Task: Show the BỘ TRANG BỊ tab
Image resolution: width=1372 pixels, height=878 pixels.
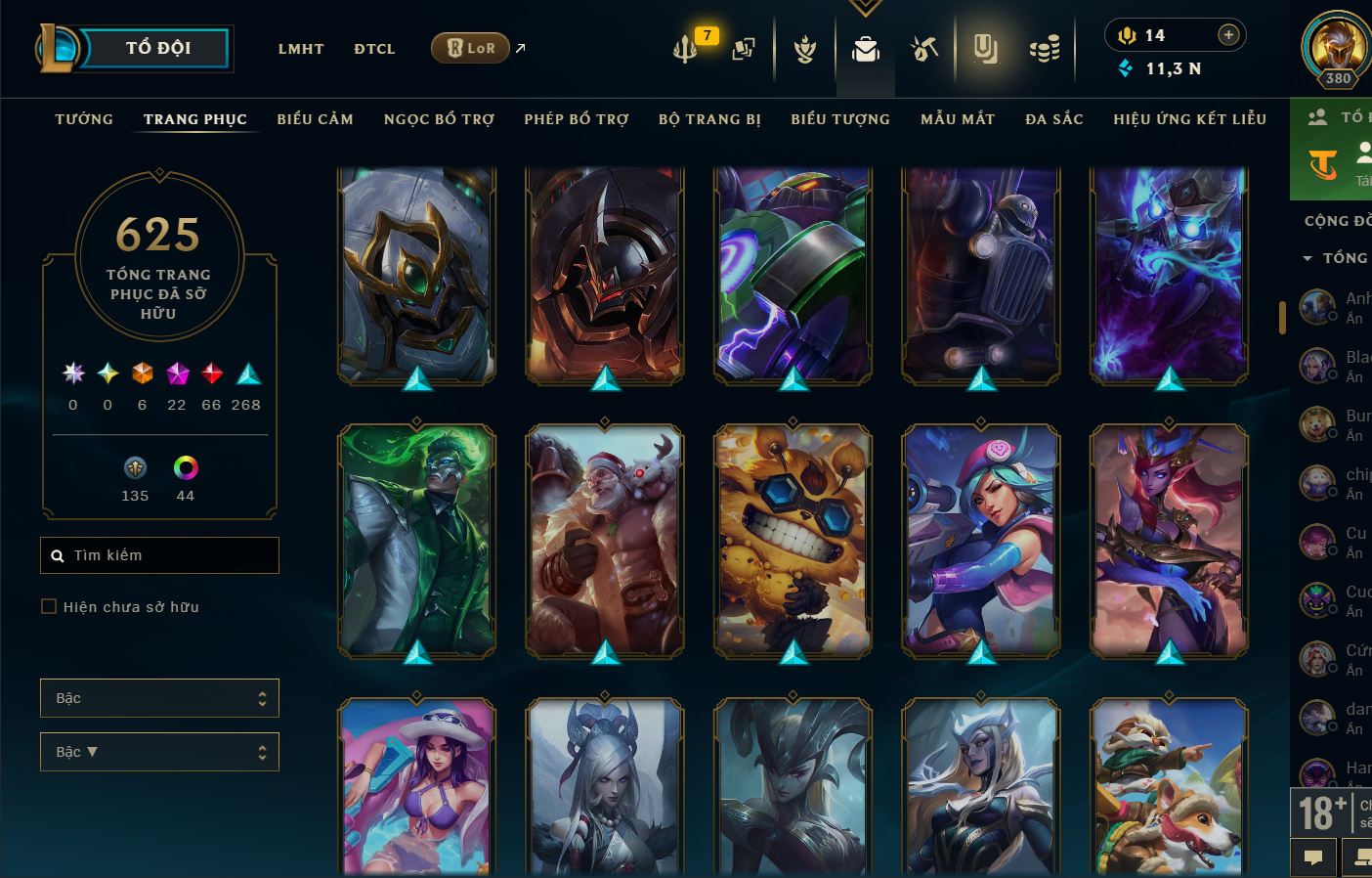Action: (x=709, y=119)
